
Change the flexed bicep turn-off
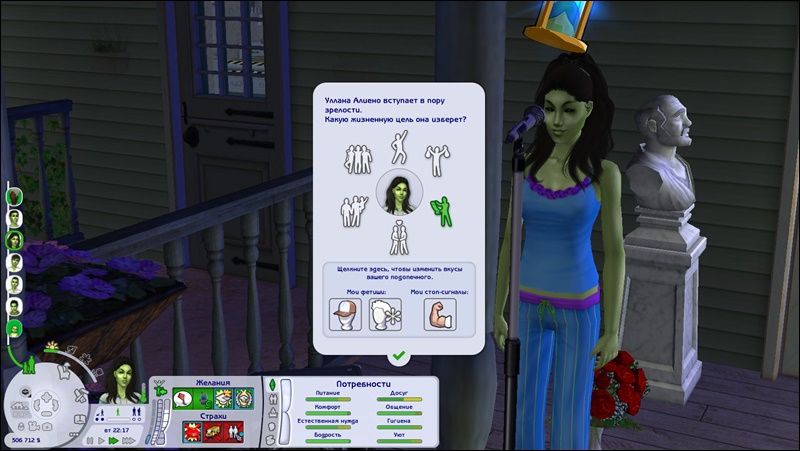pyautogui.click(x=440, y=314)
